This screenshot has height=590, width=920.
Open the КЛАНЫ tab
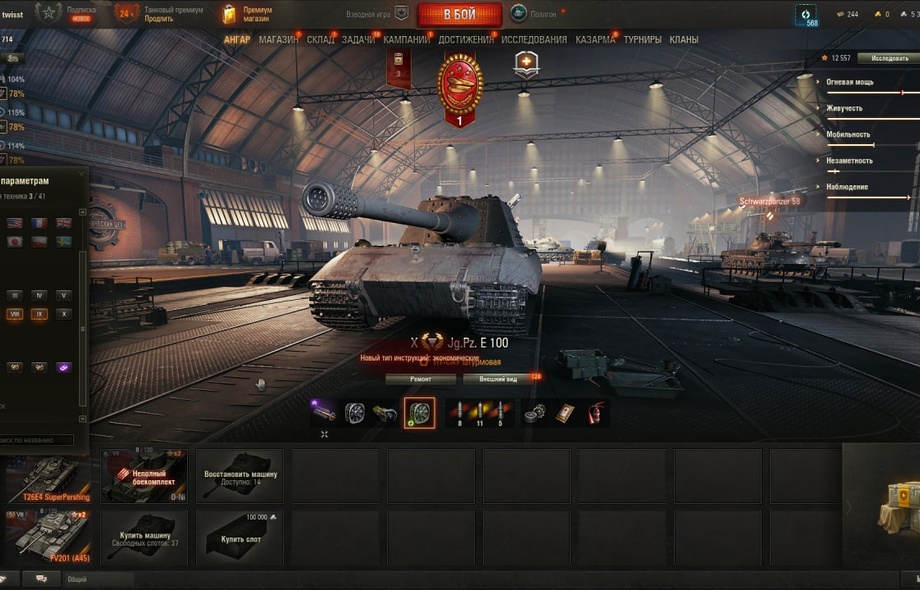(684, 40)
